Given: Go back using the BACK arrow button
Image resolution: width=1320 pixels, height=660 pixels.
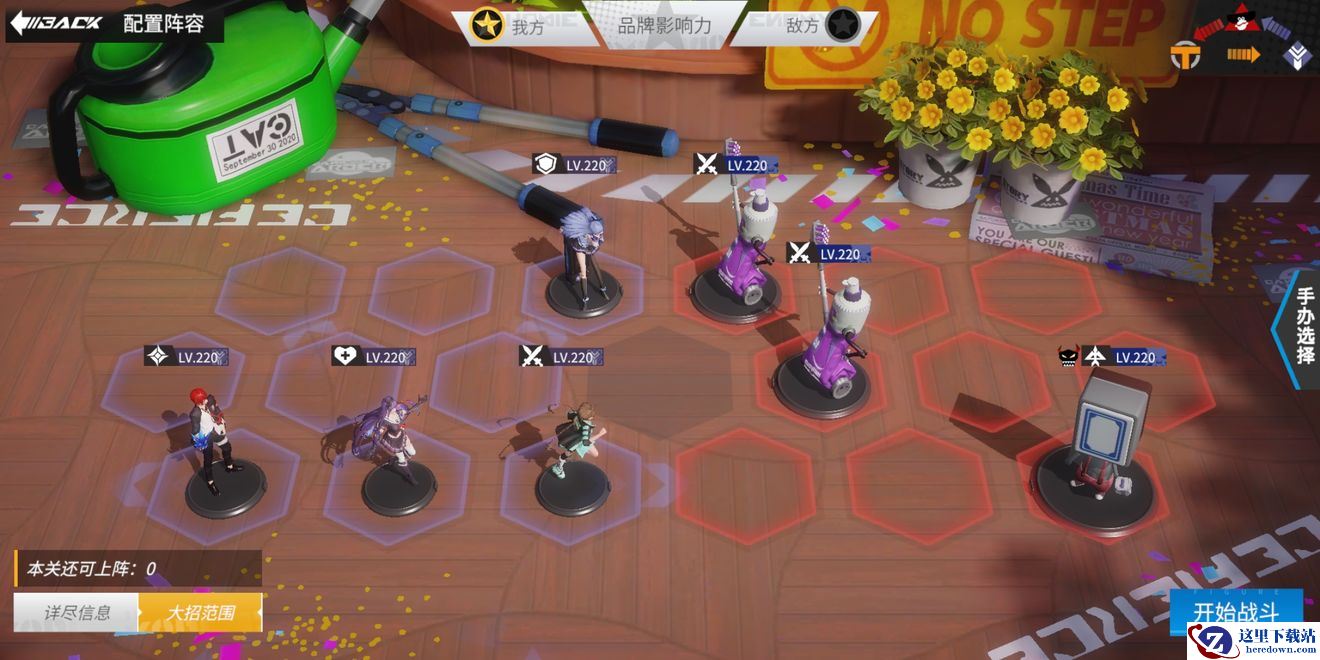Looking at the screenshot, I should (x=56, y=23).
